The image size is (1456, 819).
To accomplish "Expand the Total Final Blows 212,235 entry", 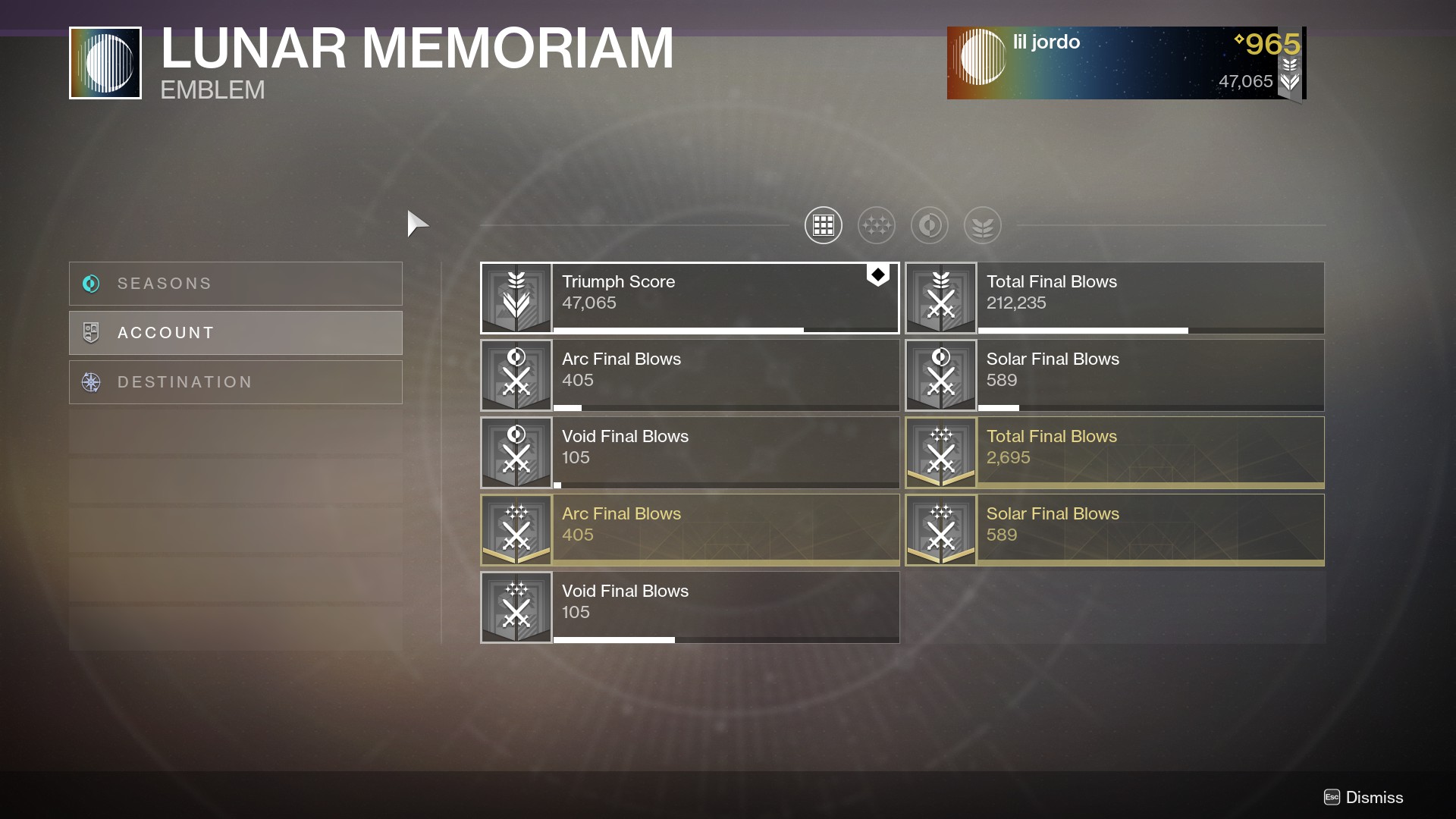I will [1113, 297].
